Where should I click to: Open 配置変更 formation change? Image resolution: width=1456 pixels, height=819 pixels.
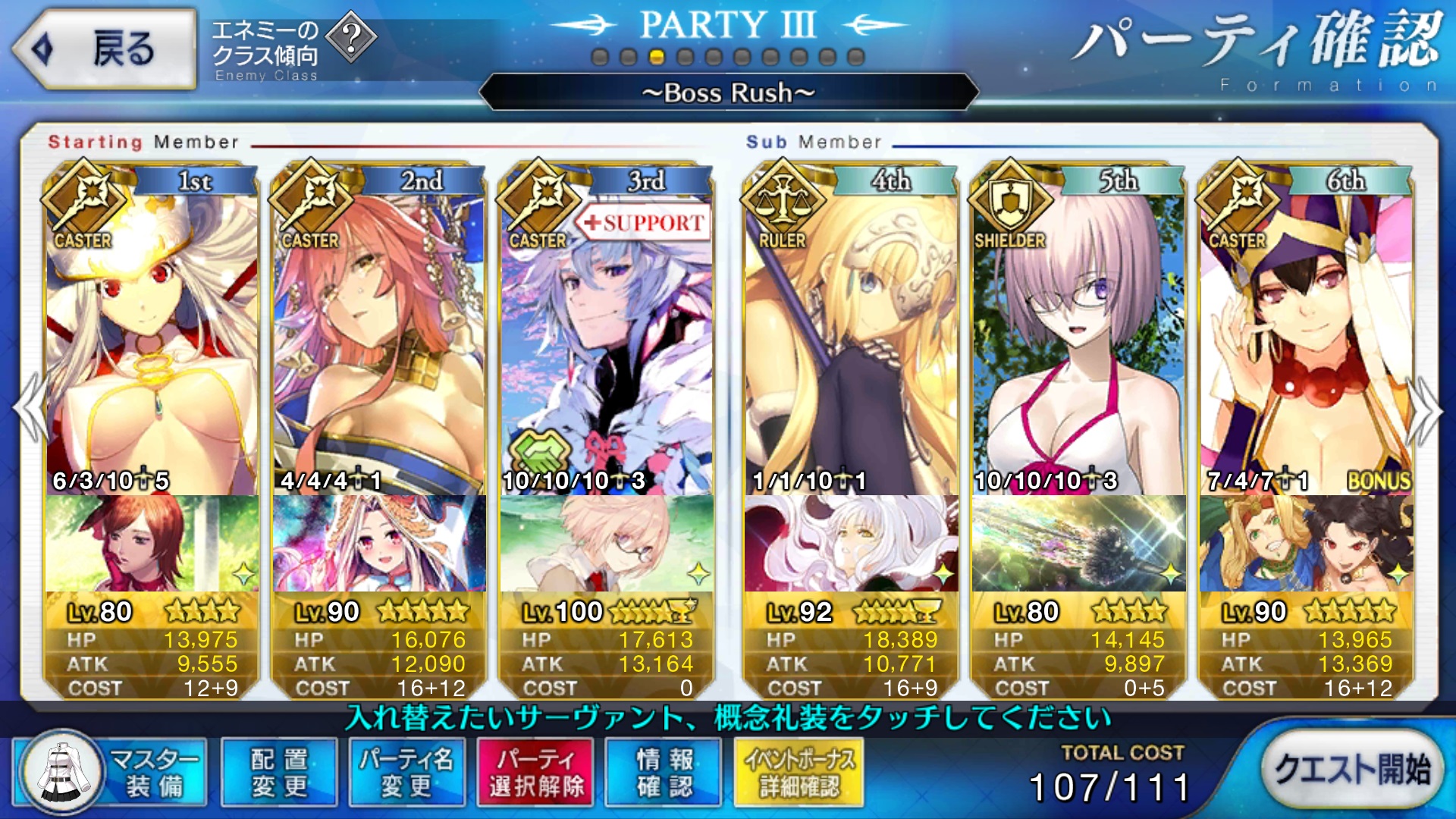click(279, 772)
